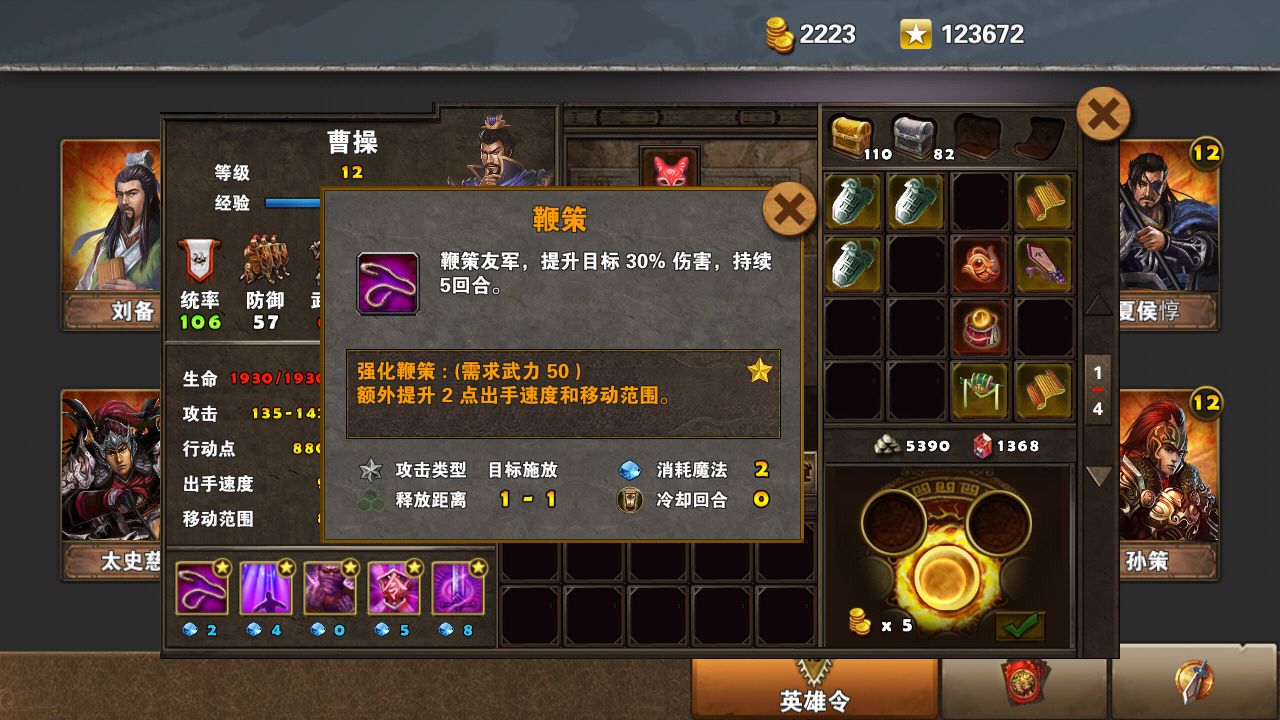Viewport: 1280px width, 720px height.
Task: Click the silver armor item in the inventory grid
Action: [x=852, y=202]
